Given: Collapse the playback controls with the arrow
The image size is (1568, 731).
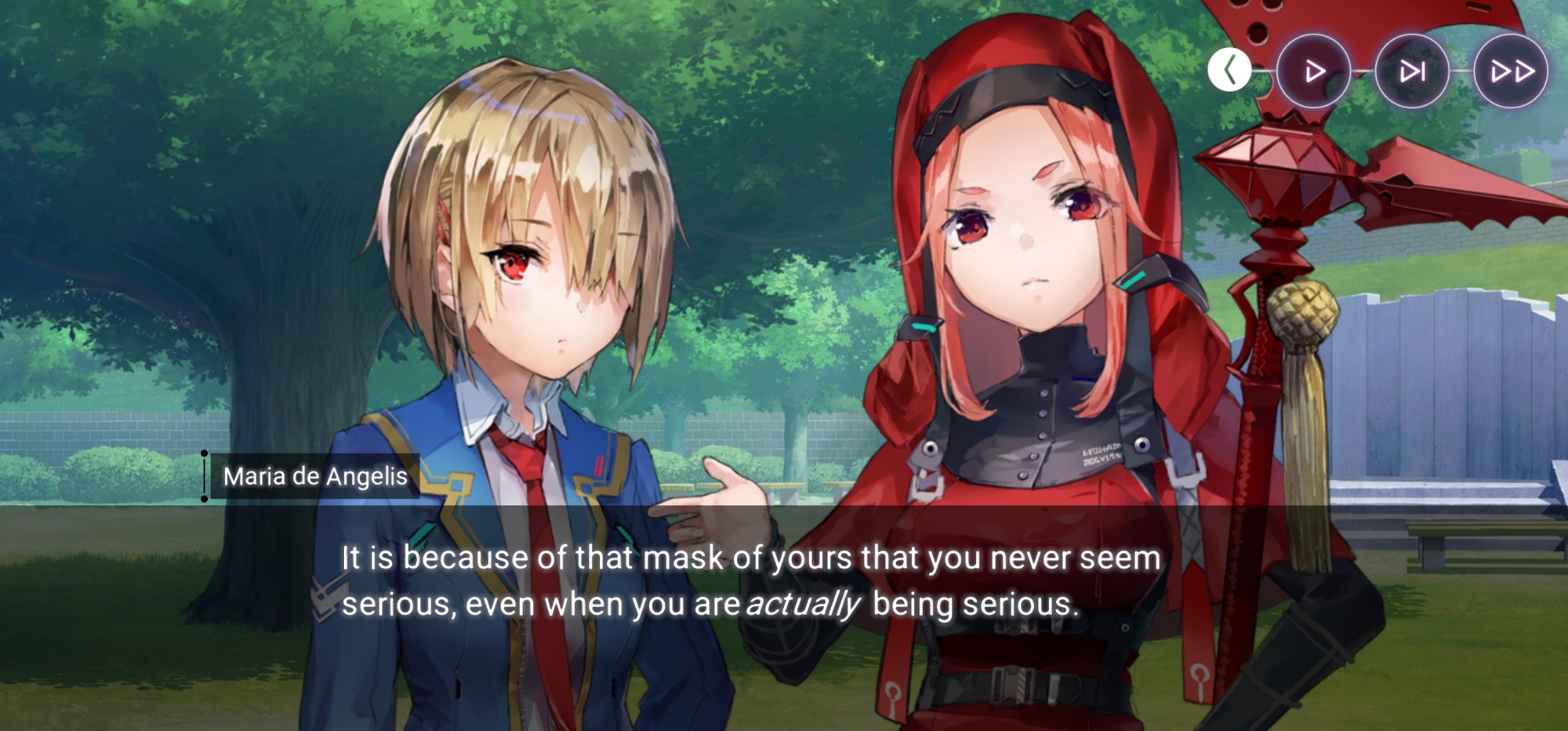Looking at the screenshot, I should point(1229,71).
